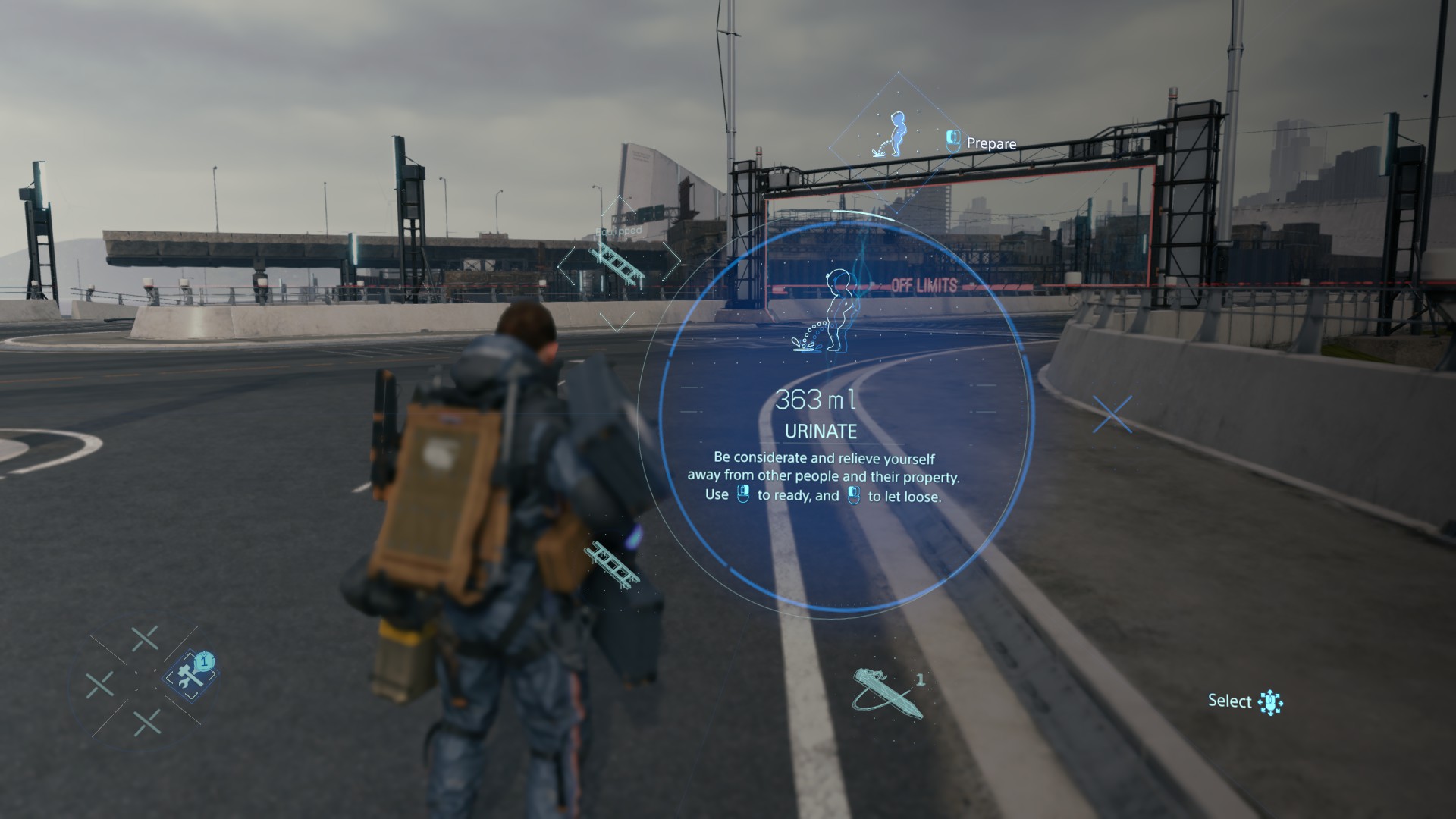The width and height of the screenshot is (1456, 819).
Task: Select the ladder without the Equipped label
Action: click(x=613, y=565)
